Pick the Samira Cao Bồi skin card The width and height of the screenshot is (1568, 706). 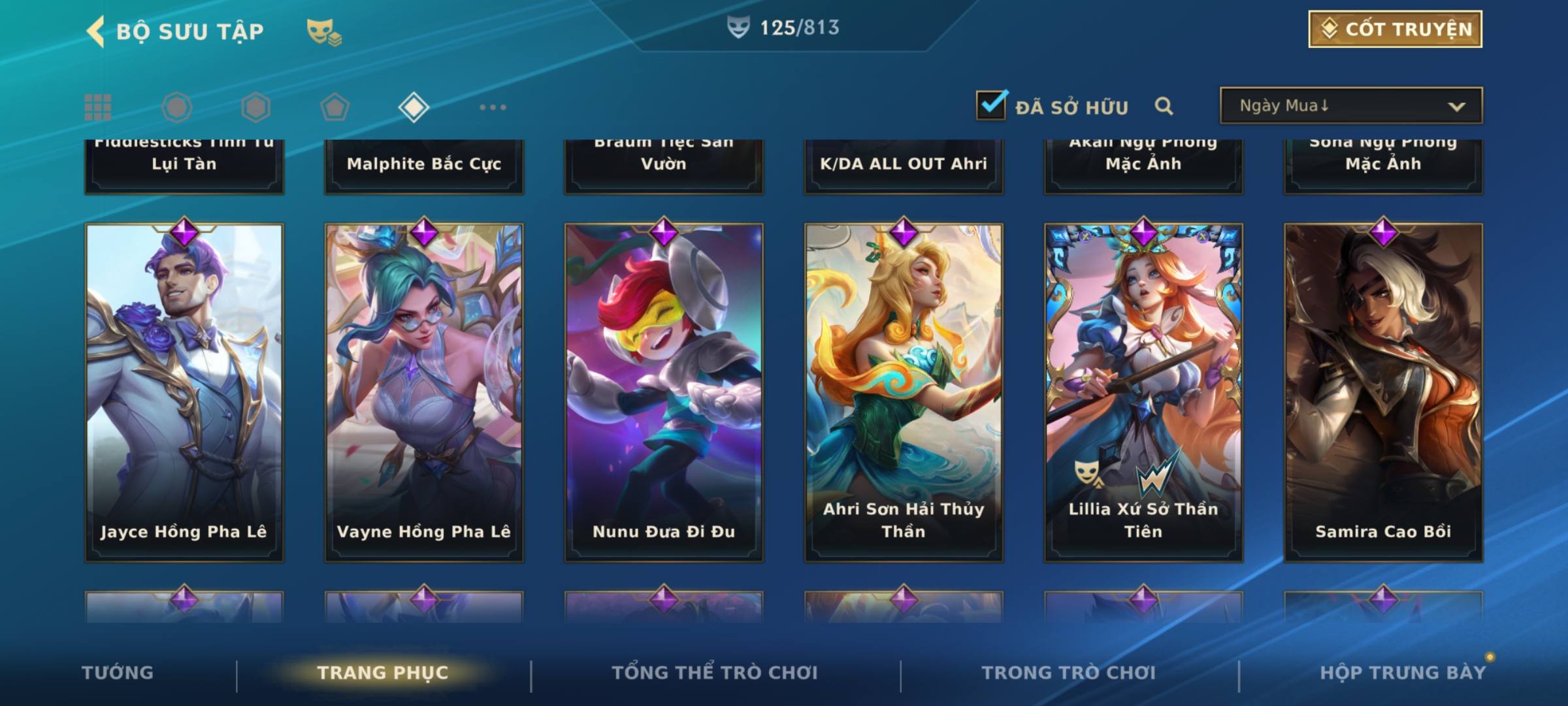[x=1383, y=392]
